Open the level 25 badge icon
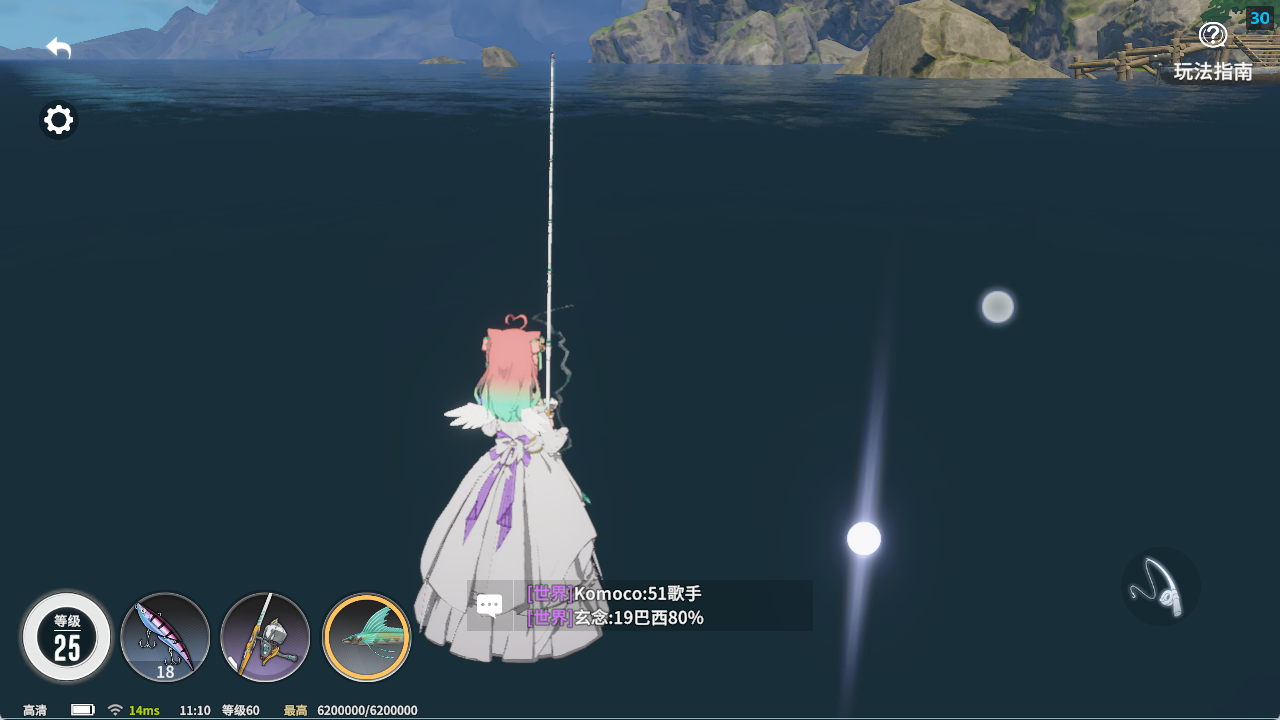This screenshot has height=720, width=1280. 65,637
